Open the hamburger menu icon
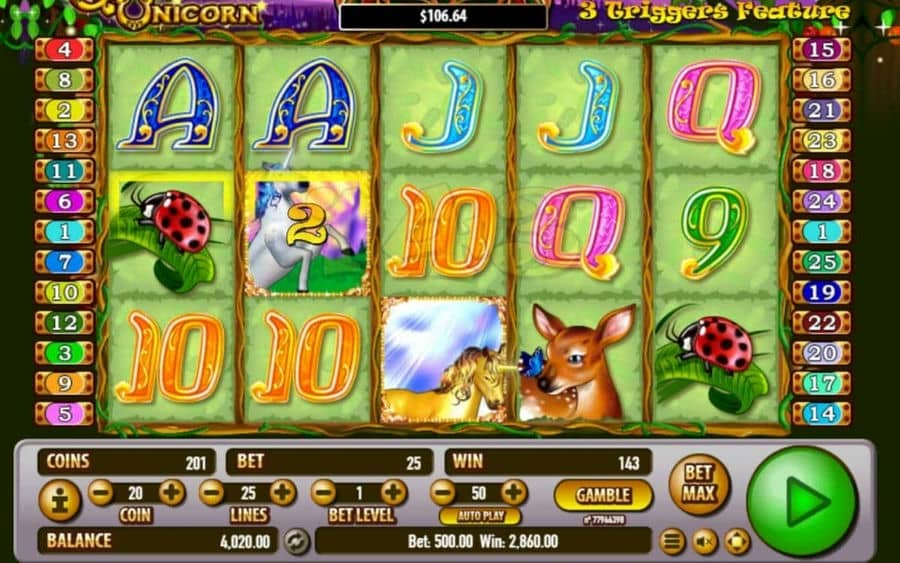Screen dimensions: 900x563 click(673, 542)
